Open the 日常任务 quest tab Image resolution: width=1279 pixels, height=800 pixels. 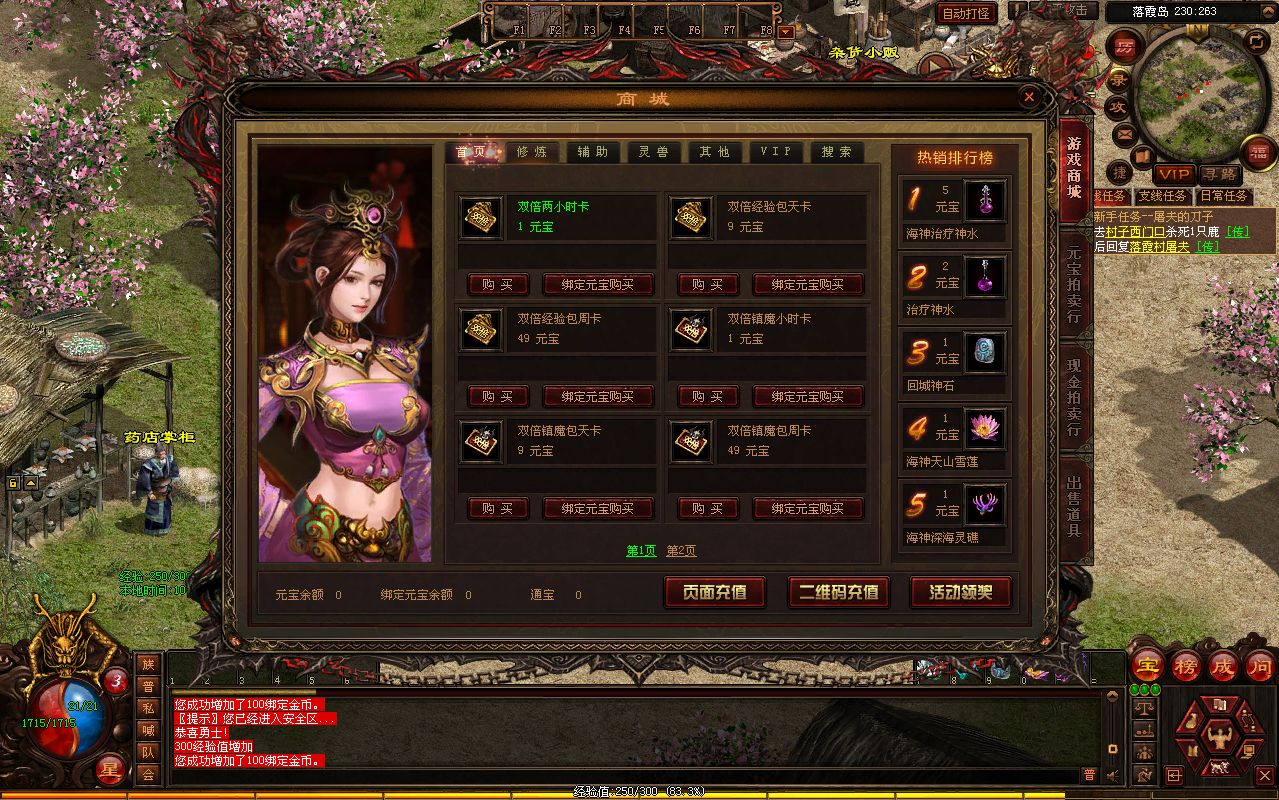[1224, 196]
